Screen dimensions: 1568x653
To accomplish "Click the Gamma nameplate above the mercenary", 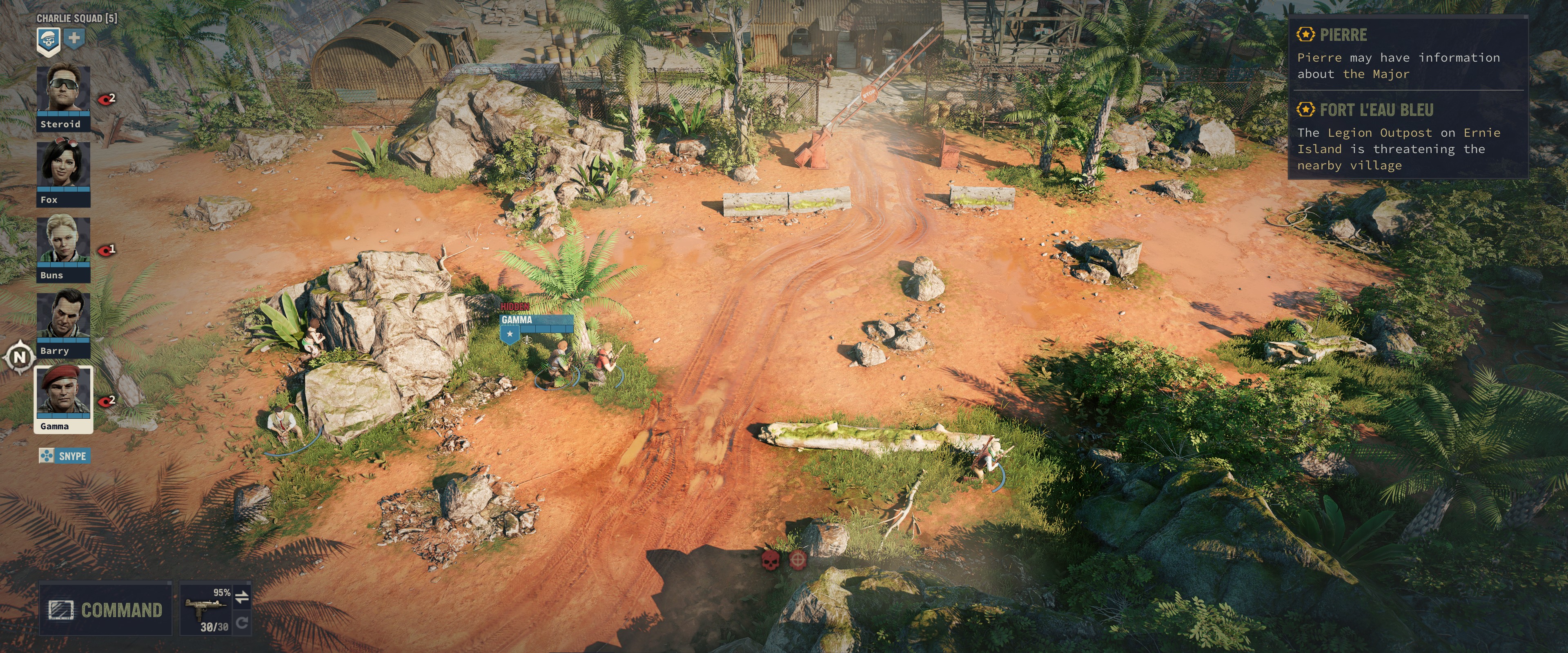I will click(536, 320).
